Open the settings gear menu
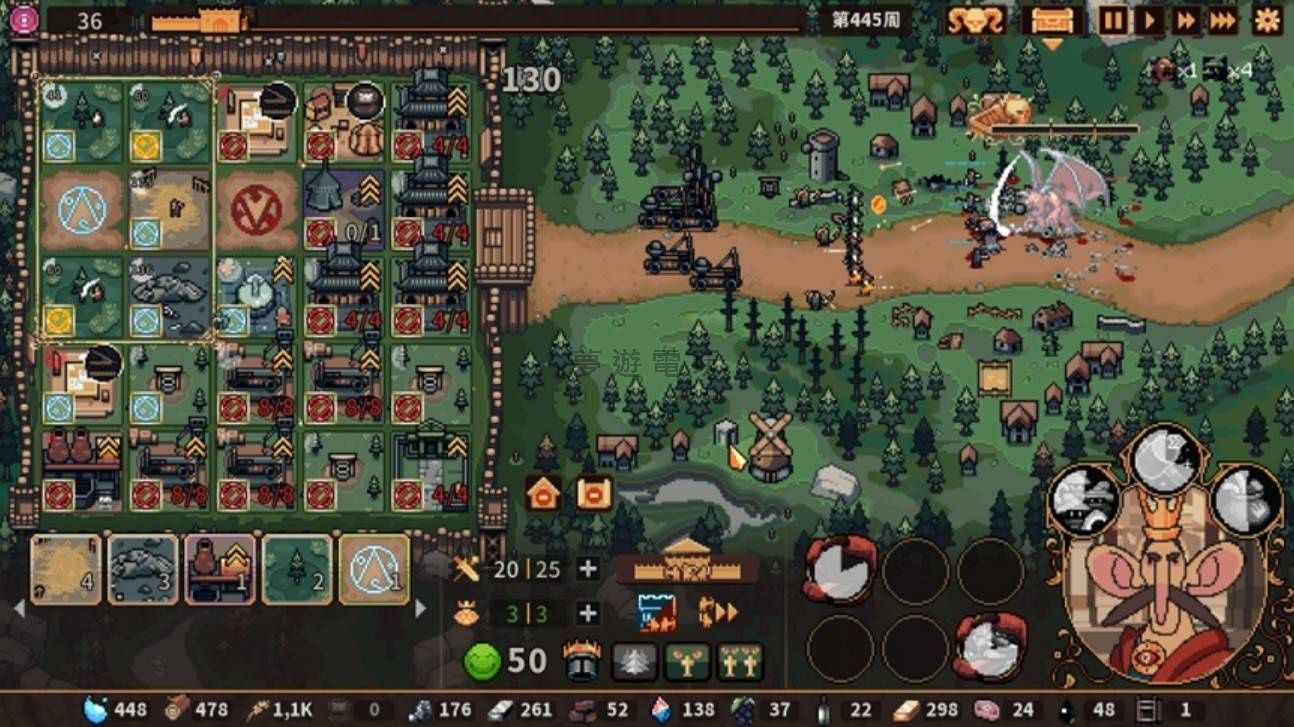This screenshot has width=1294, height=727. pyautogui.click(x=1267, y=20)
